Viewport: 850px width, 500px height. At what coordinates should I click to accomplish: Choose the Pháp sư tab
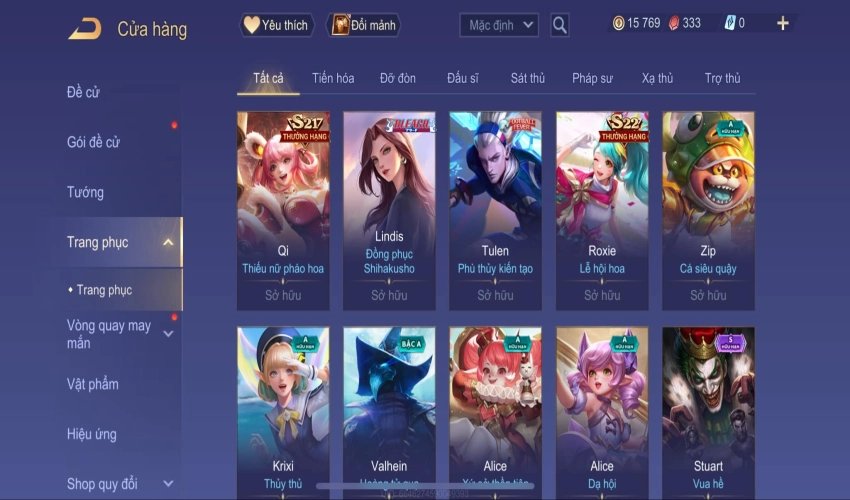click(x=593, y=78)
